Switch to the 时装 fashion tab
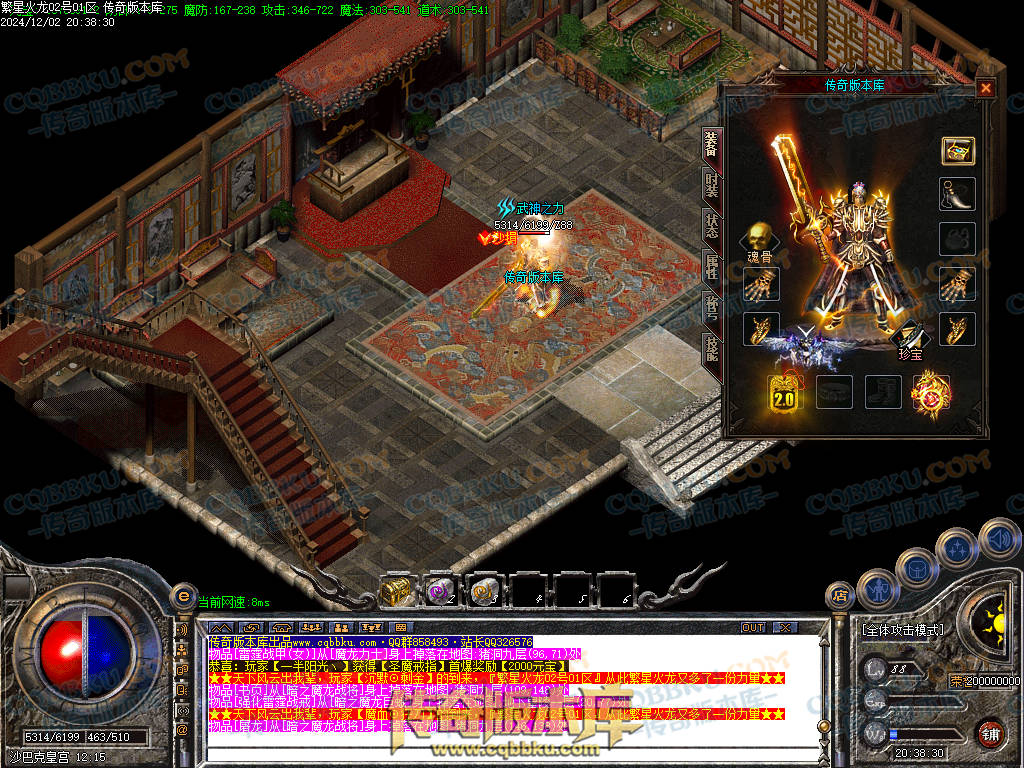1024x768 pixels. click(710, 185)
